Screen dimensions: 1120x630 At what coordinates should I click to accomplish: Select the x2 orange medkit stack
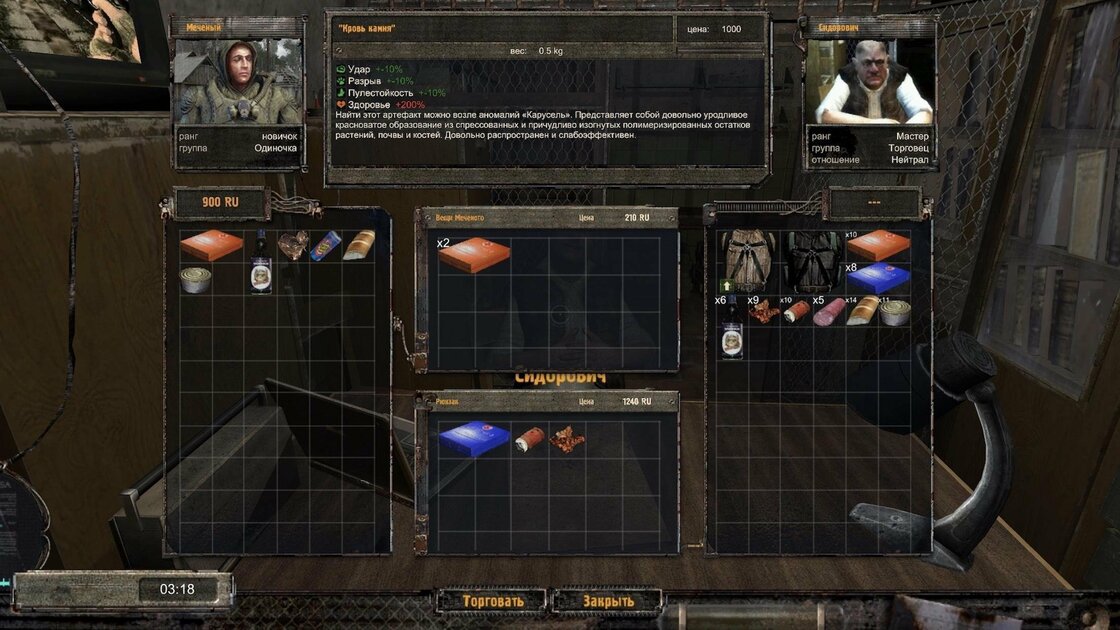(473, 255)
